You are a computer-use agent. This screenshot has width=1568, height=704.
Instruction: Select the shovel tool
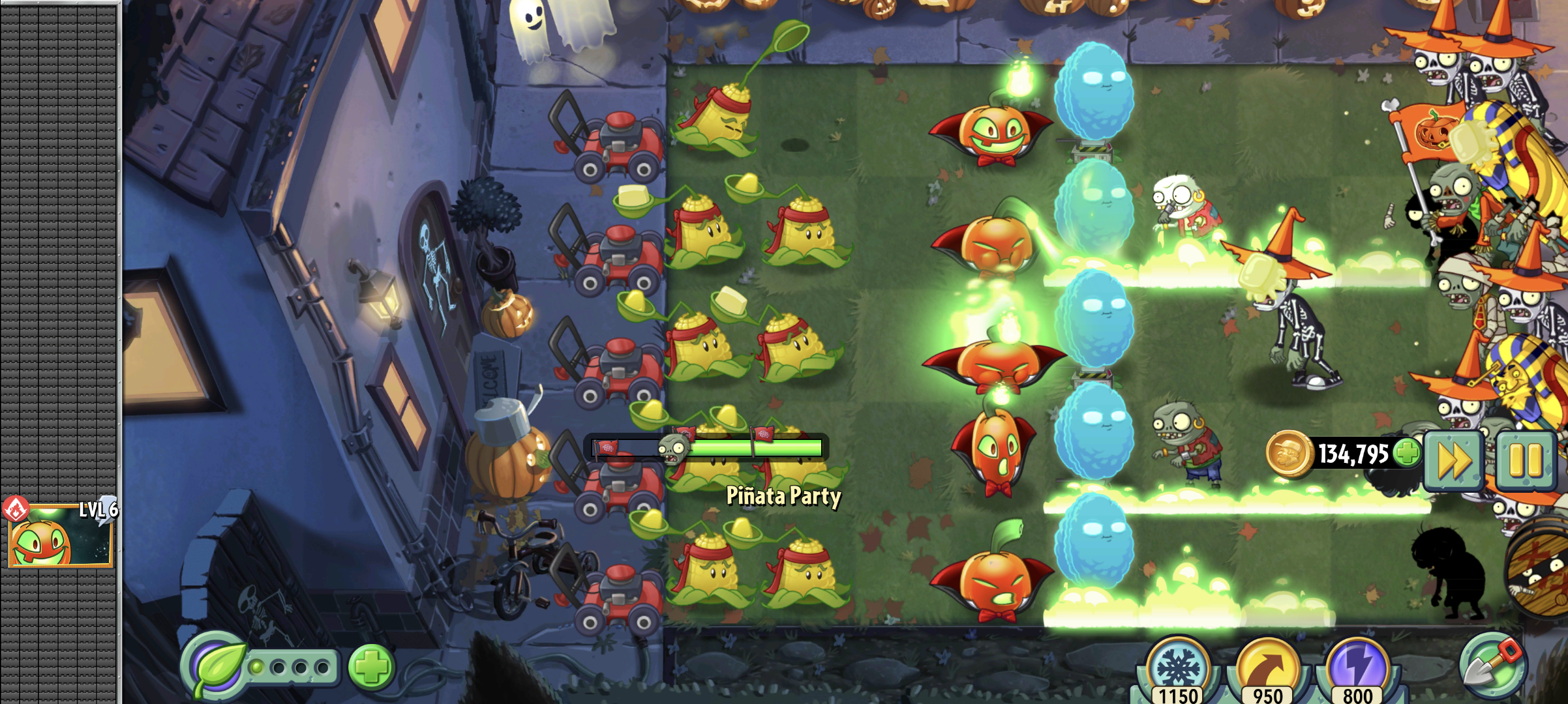[x=1492, y=665]
